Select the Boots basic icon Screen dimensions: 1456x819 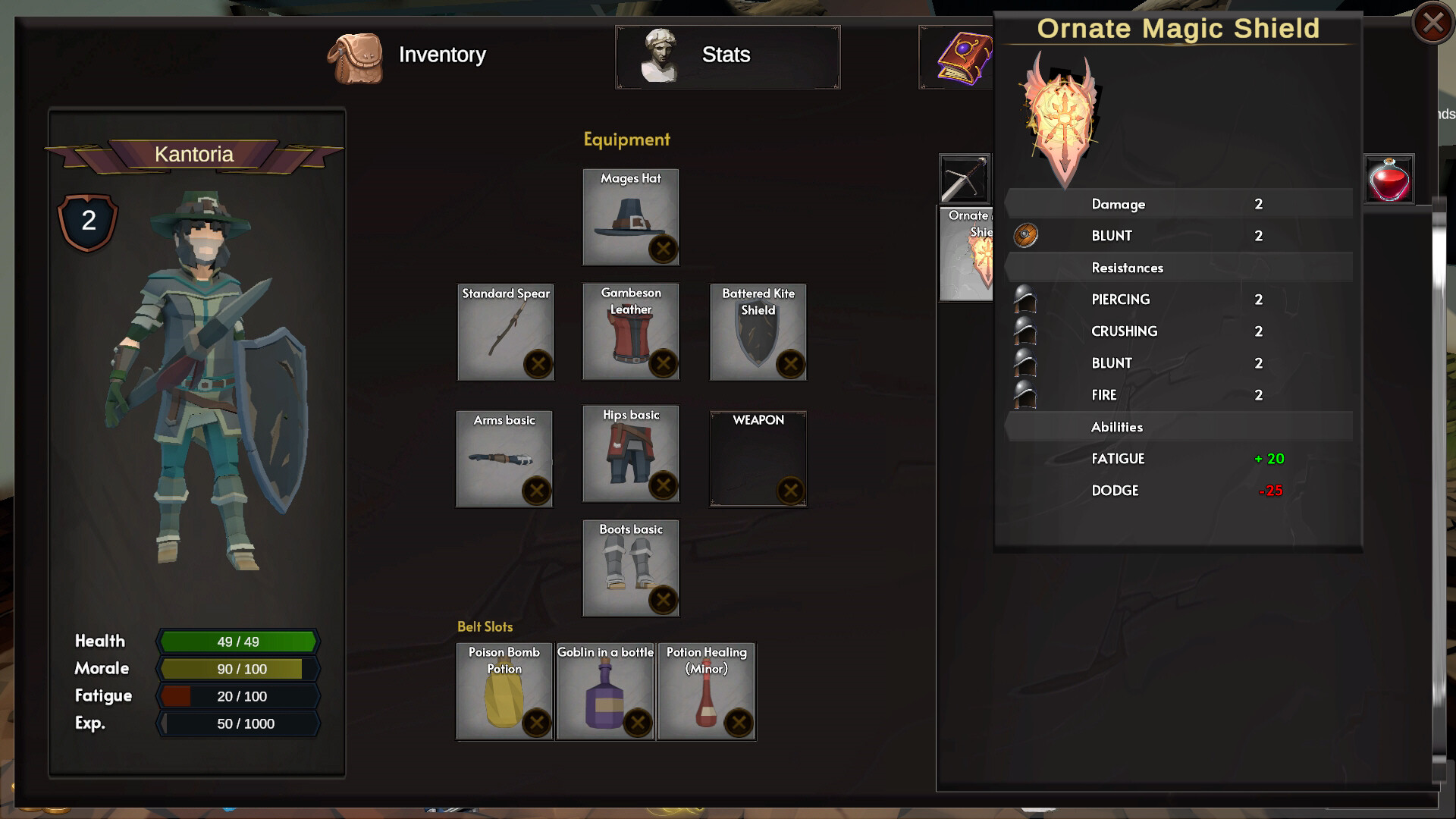tap(630, 569)
